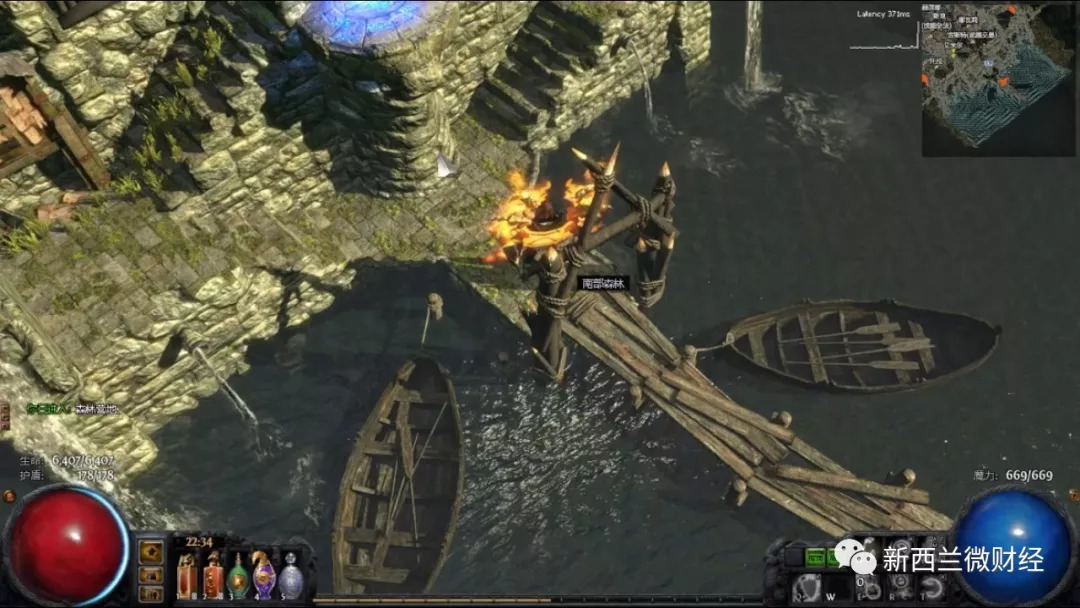Open the town minimap
1080x608 pixels.
pyautogui.click(x=998, y=80)
